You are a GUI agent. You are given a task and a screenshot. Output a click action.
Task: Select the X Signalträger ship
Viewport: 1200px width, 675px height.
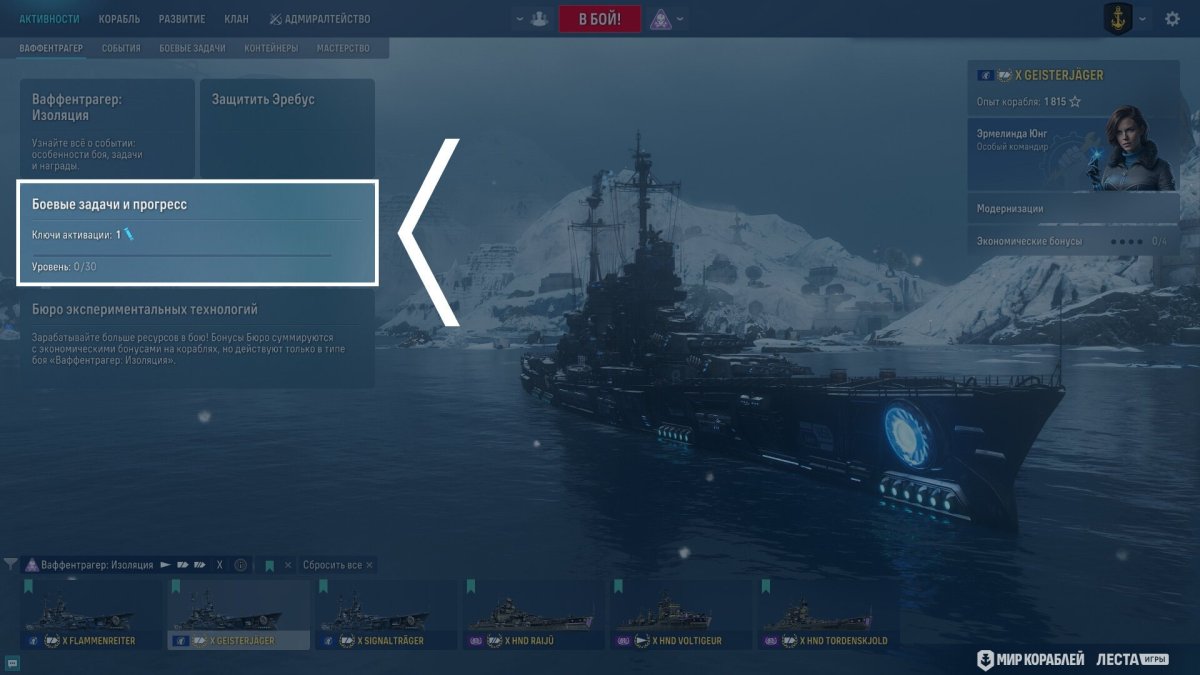[x=385, y=614]
